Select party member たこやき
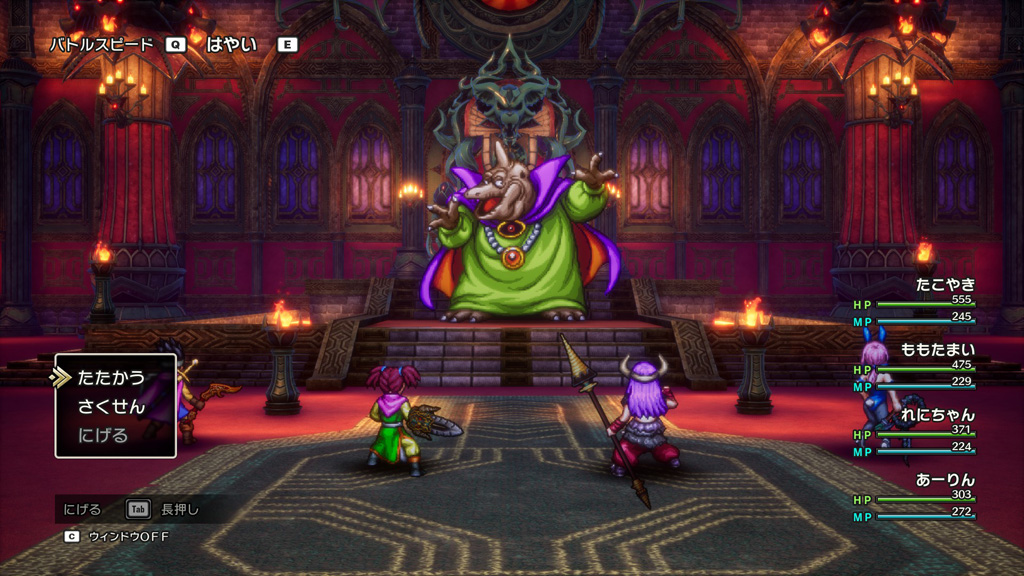The width and height of the screenshot is (1024, 576). click(x=945, y=285)
